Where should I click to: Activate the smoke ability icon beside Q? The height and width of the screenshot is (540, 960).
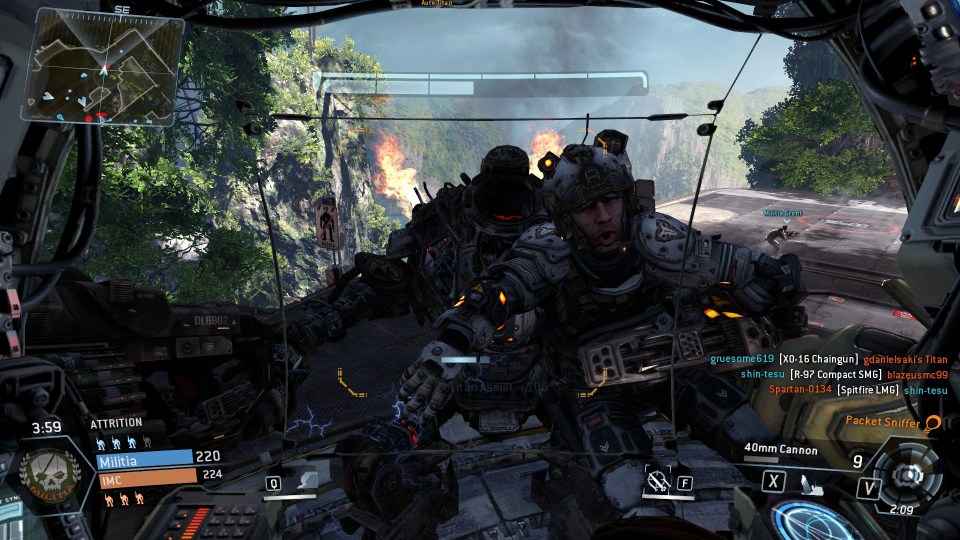308,482
